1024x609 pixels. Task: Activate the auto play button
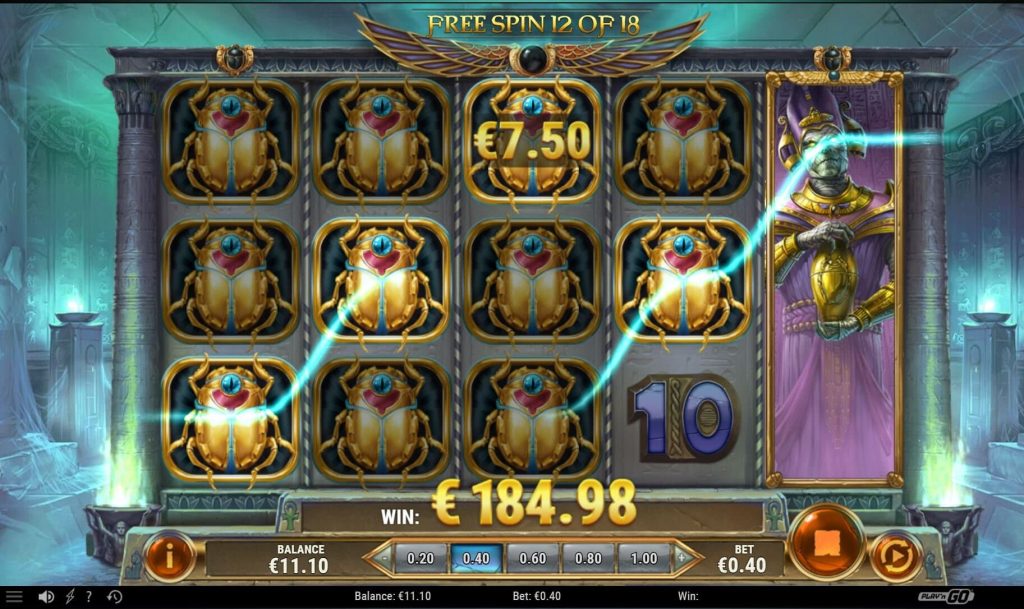(x=895, y=557)
